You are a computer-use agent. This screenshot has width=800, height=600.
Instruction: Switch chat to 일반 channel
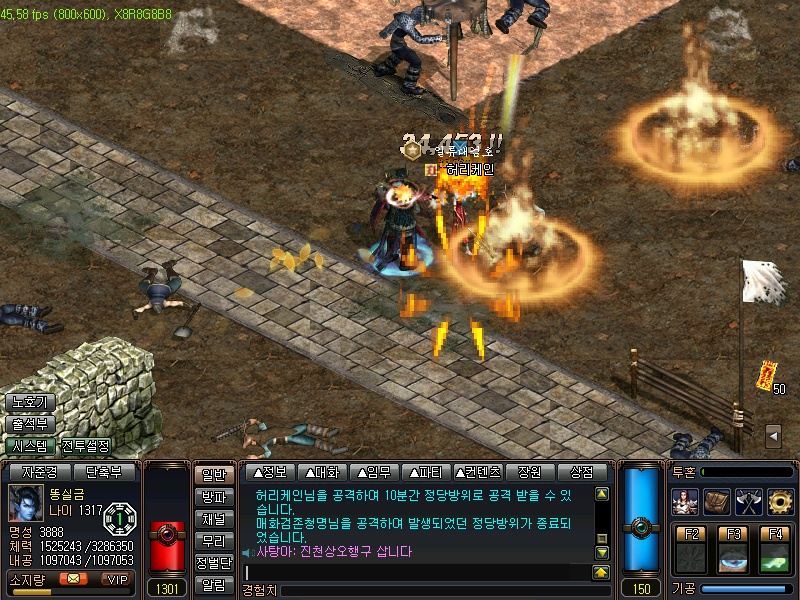click(213, 476)
